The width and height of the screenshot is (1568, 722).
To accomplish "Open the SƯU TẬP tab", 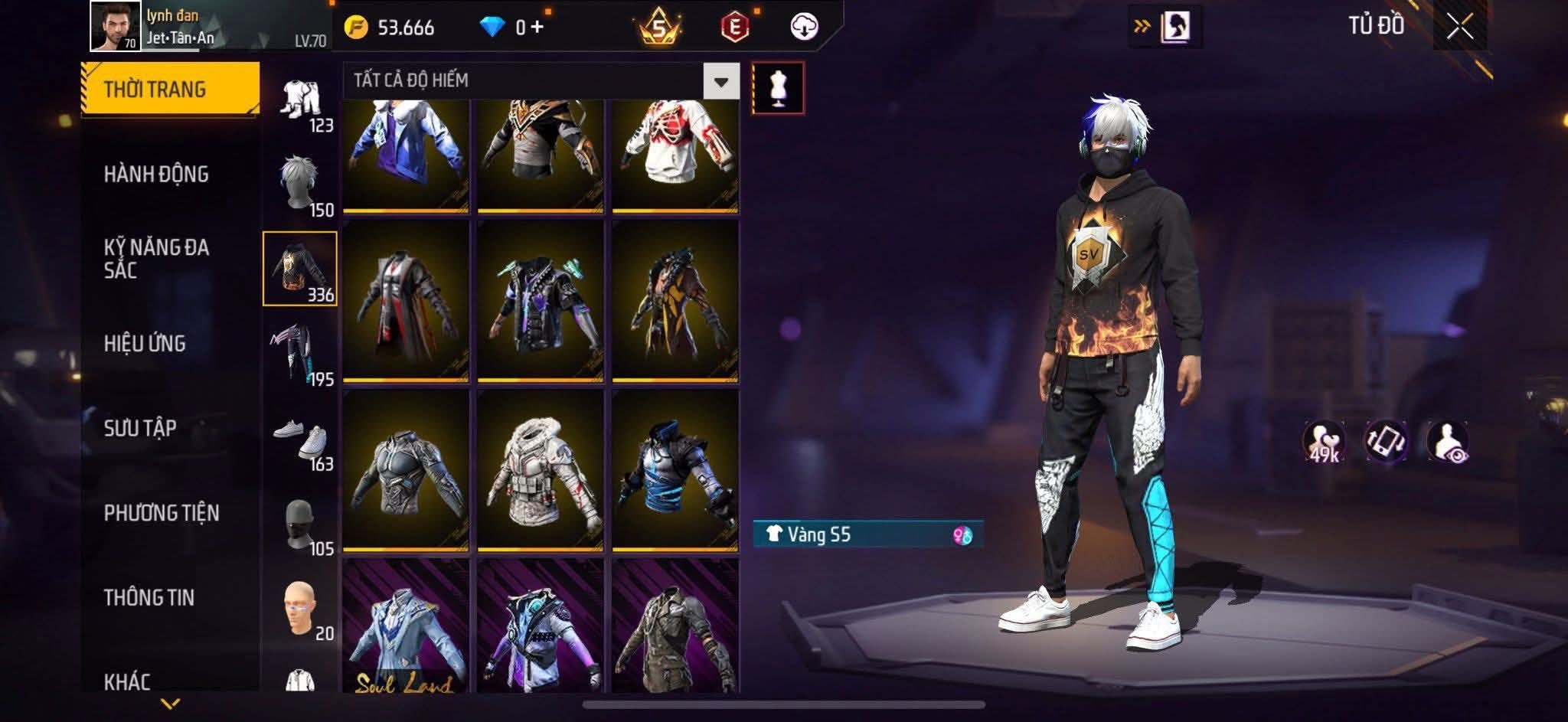I will [140, 428].
